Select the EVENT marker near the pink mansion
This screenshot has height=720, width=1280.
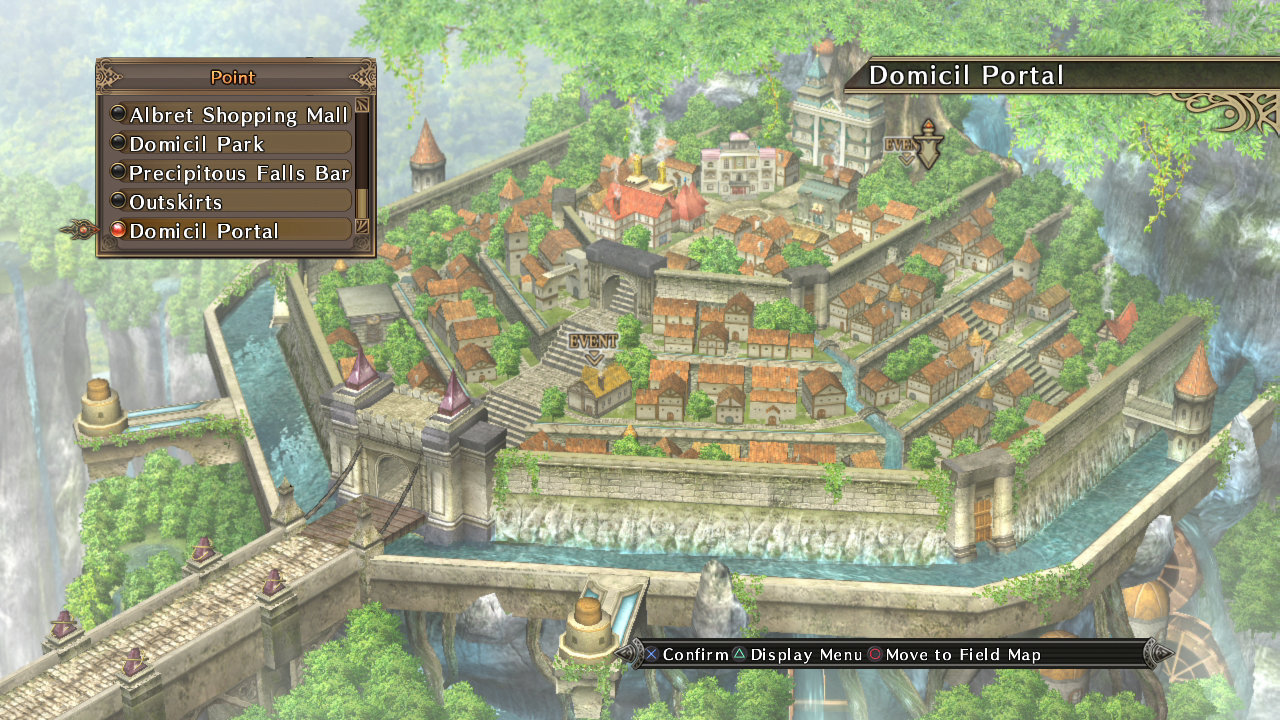click(x=900, y=143)
